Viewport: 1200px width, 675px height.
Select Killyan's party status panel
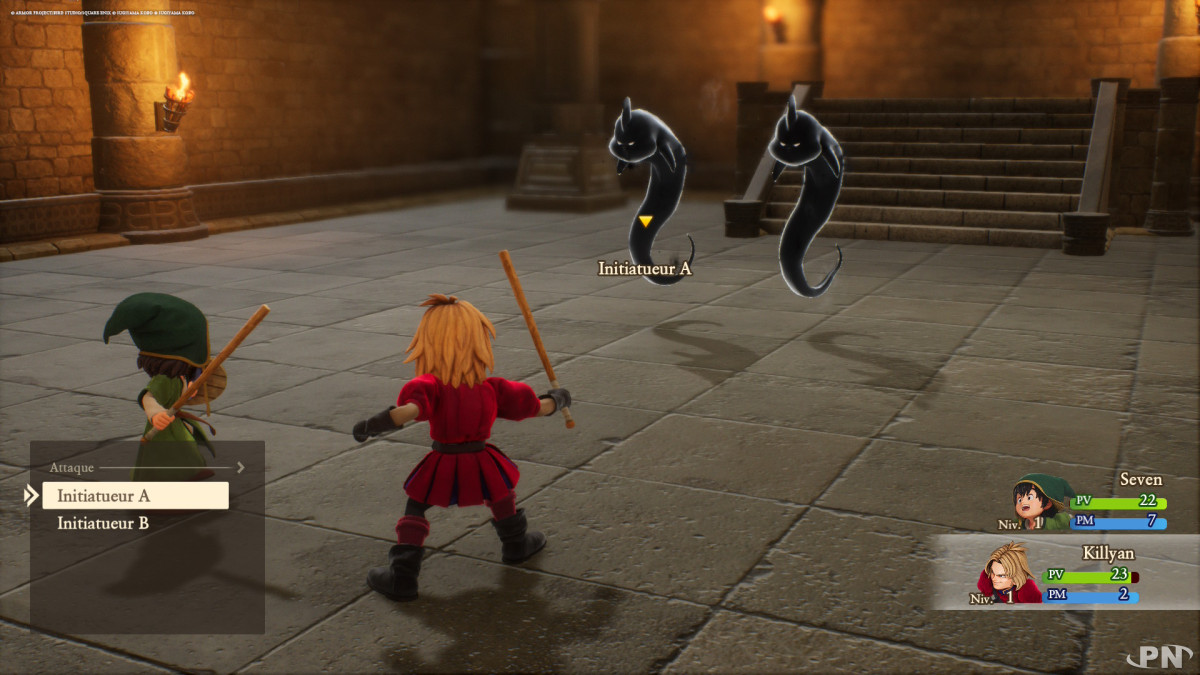pyautogui.click(x=1065, y=573)
